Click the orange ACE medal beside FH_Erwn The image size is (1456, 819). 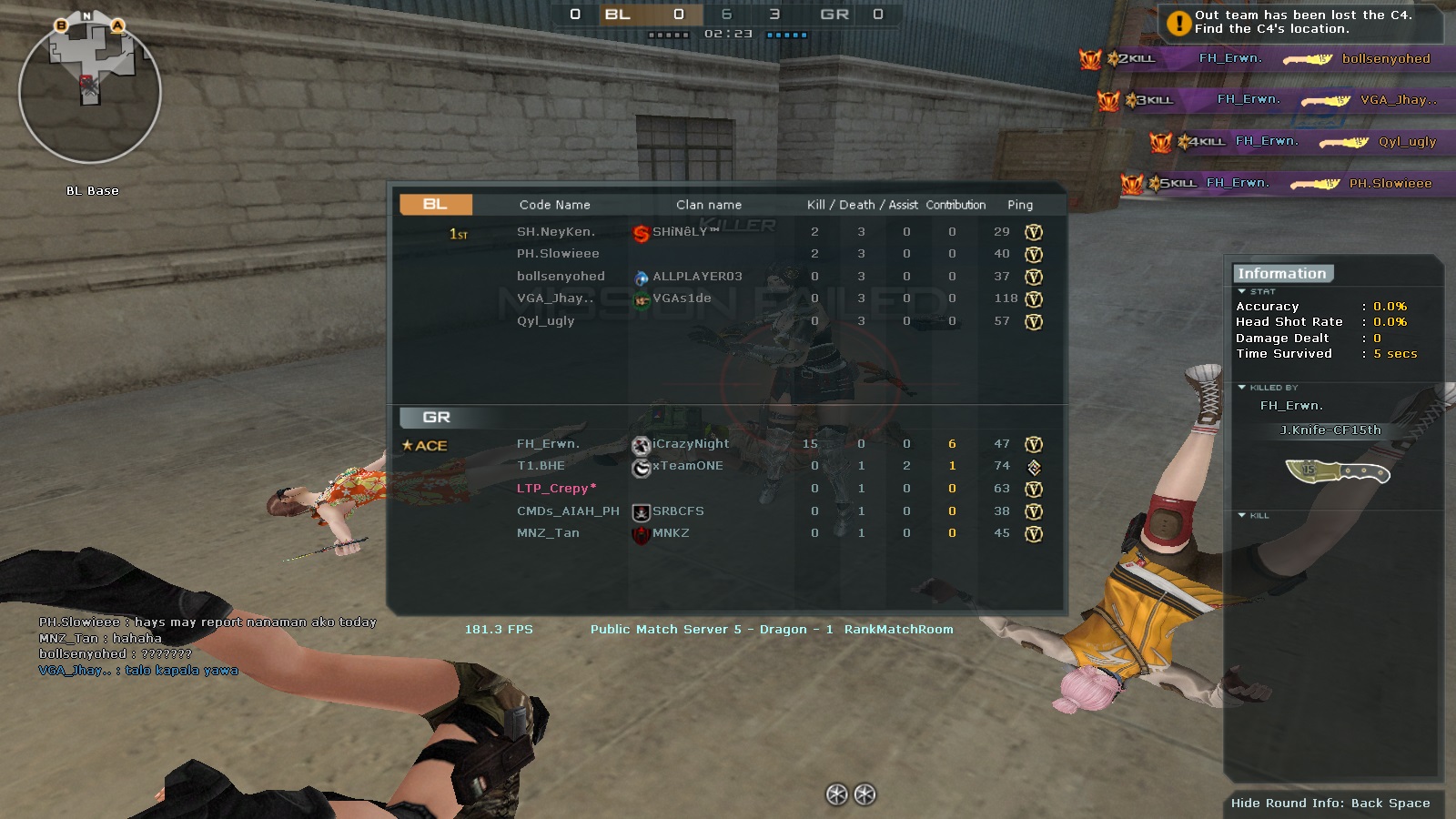pos(425,445)
